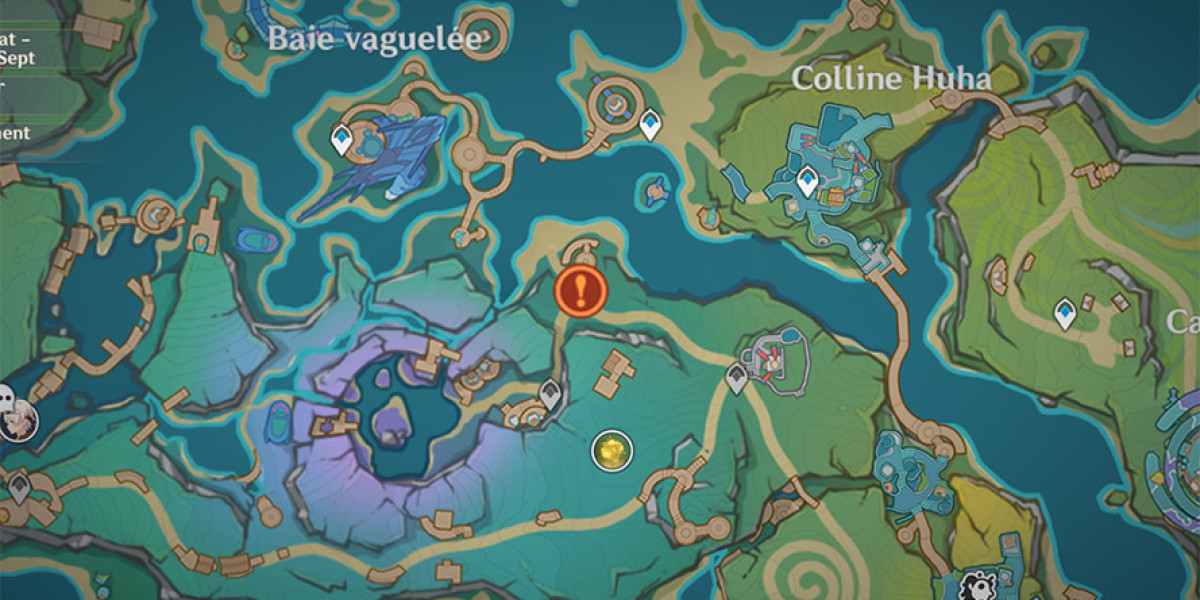Select the teleport waypoint below Colline Huha
Image resolution: width=1200 pixels, height=600 pixels.
coord(807,182)
